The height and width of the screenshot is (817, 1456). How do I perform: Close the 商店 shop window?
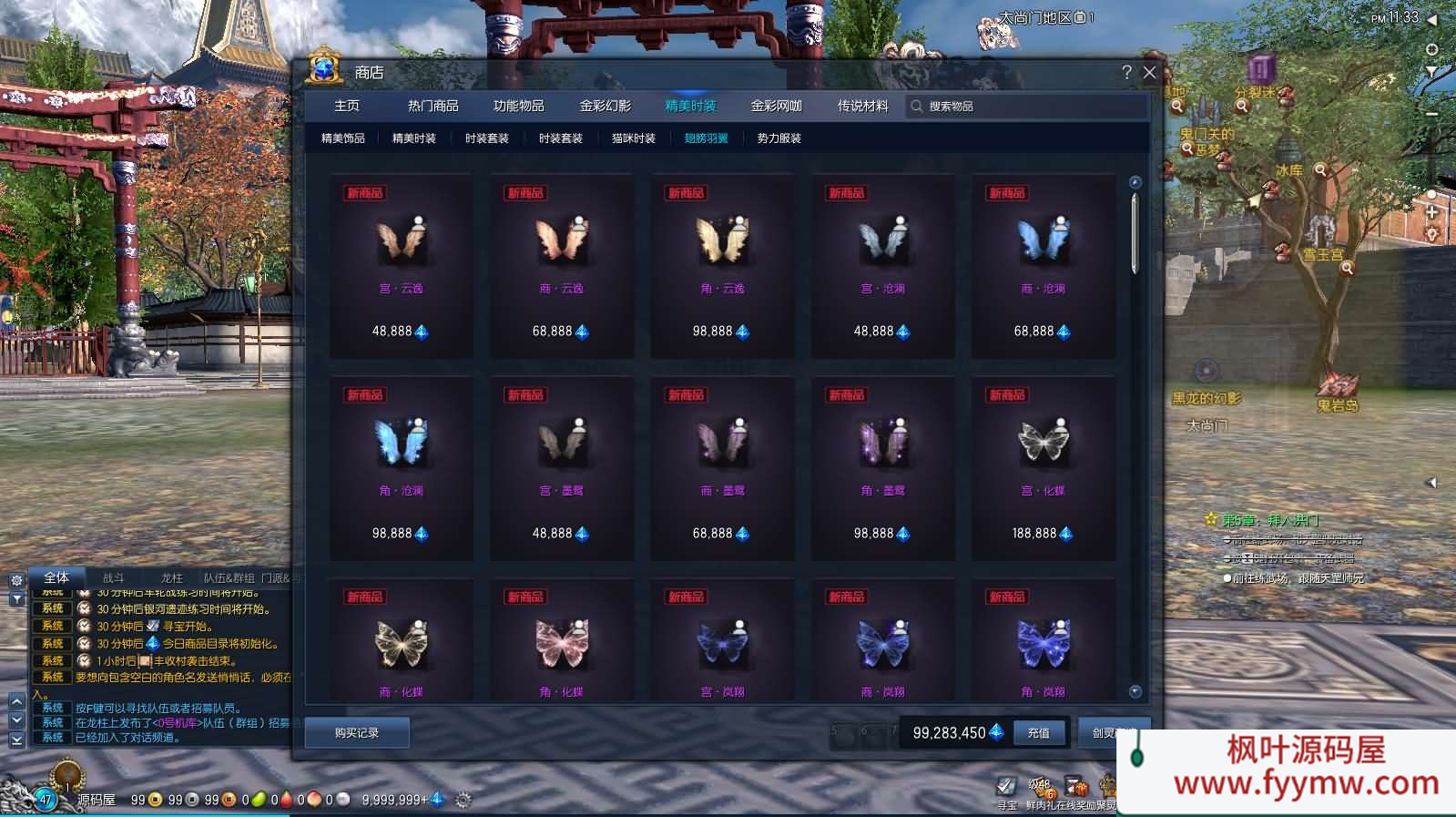pos(1149,73)
